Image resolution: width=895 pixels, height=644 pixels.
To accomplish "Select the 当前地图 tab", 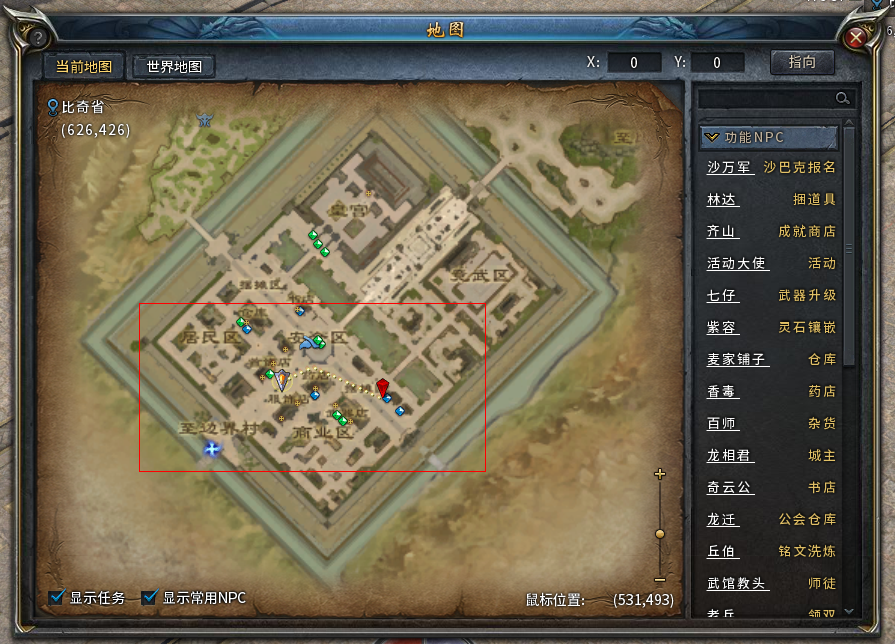I will click(x=83, y=67).
